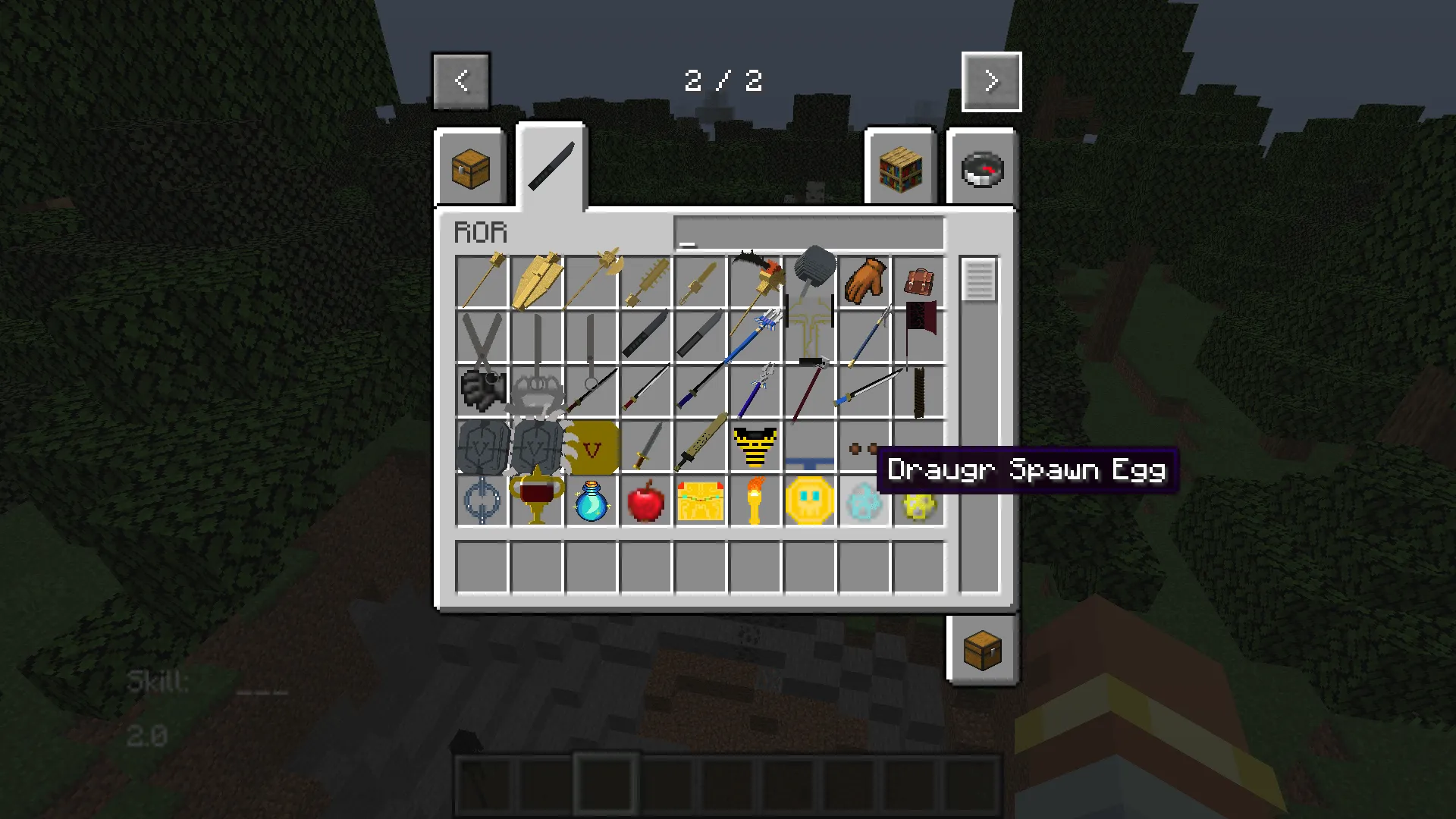Open the ROR weapons tab

tap(551, 165)
